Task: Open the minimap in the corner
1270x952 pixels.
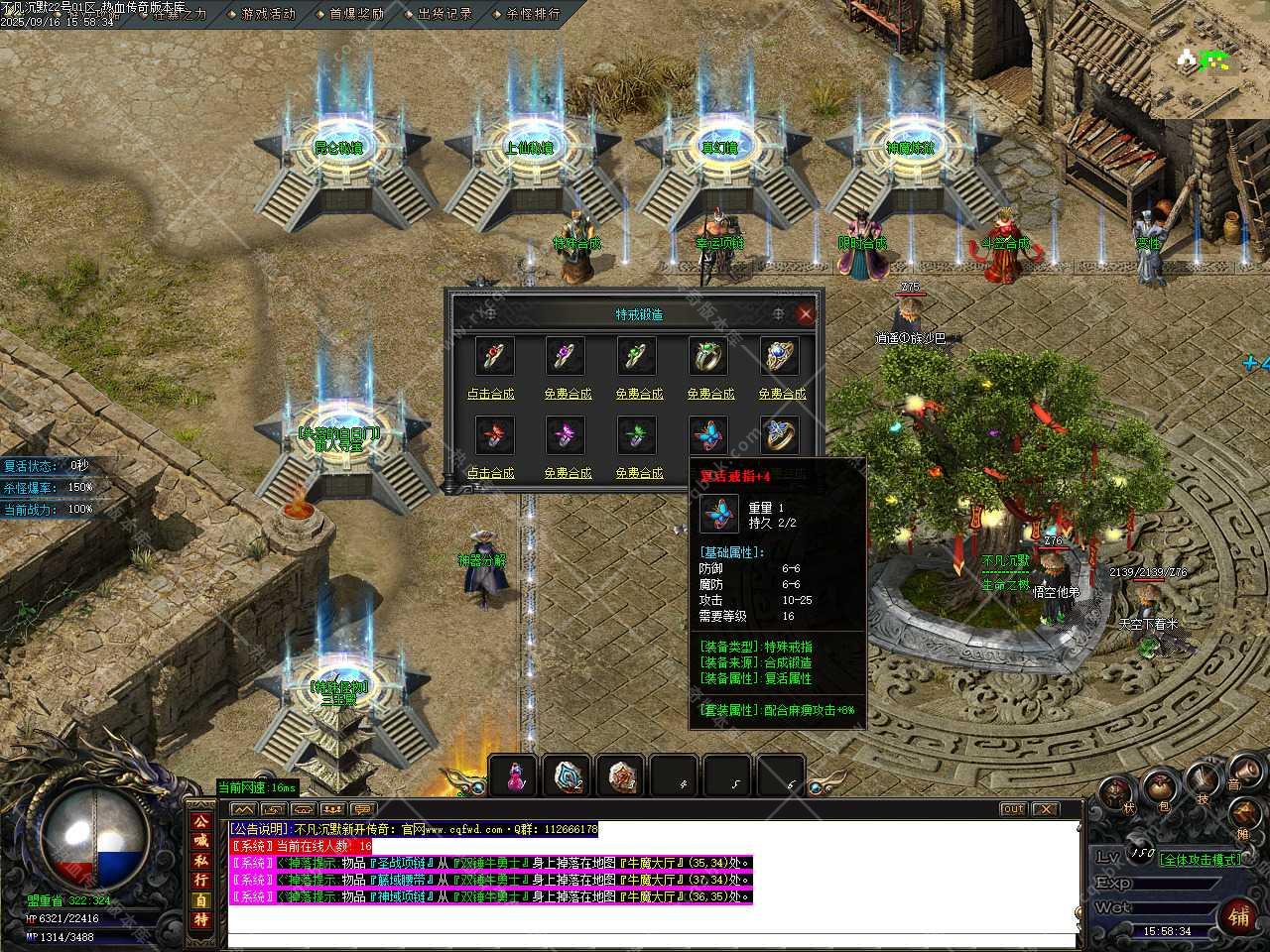Action: coord(1209,59)
